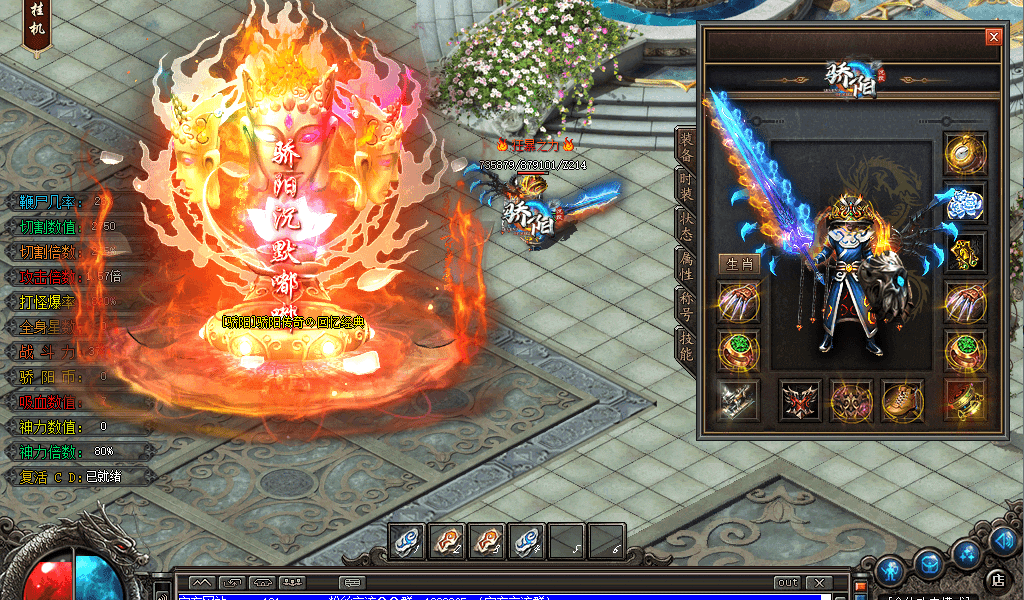This screenshot has height=600, width=1024.
Task: Select the blue rose necklace slot
Action: pos(965,202)
